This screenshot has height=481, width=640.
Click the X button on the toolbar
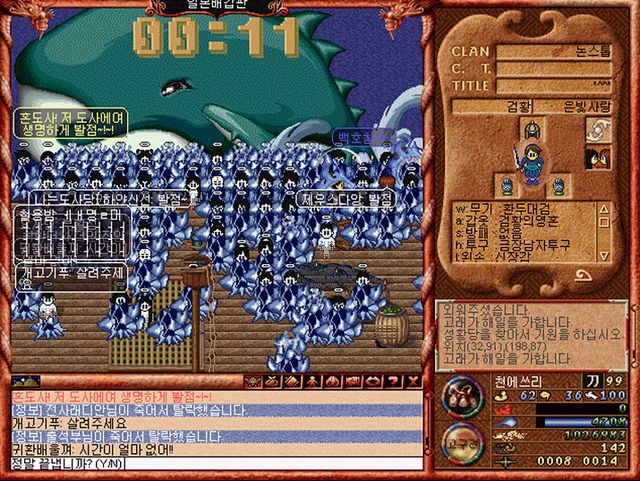pyautogui.click(x=413, y=381)
